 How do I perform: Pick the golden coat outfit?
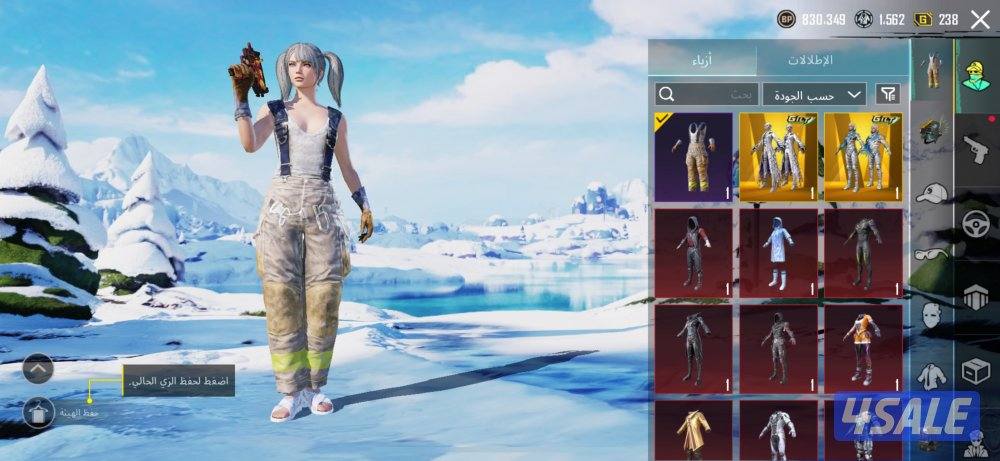(x=693, y=430)
